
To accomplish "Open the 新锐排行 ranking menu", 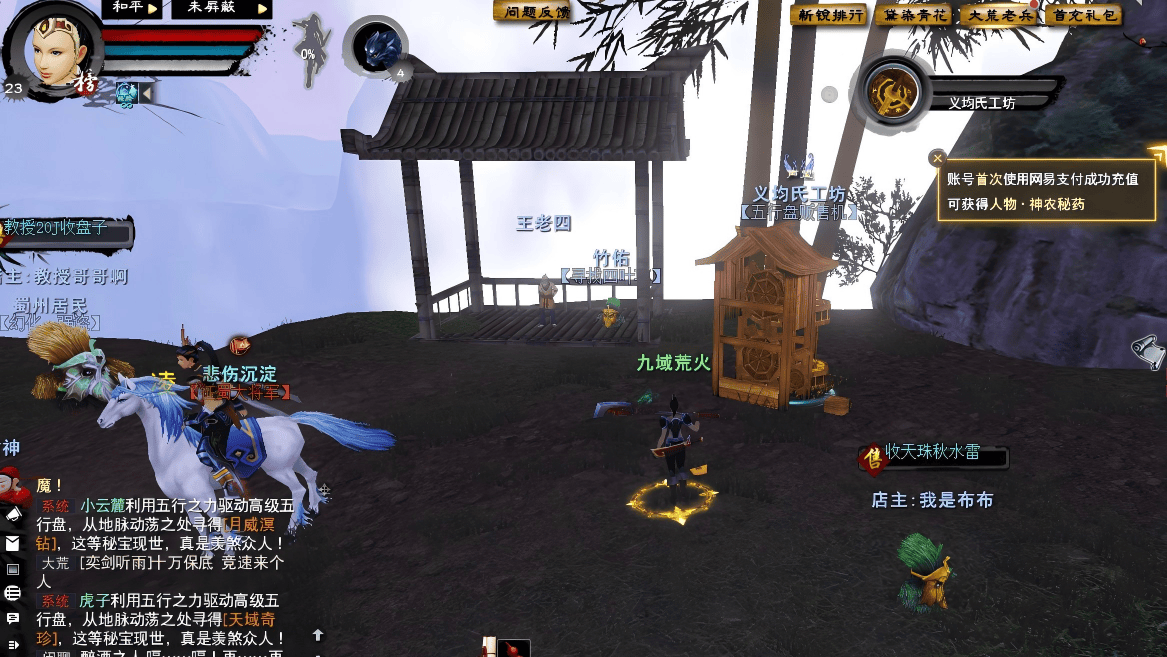I will (827, 15).
